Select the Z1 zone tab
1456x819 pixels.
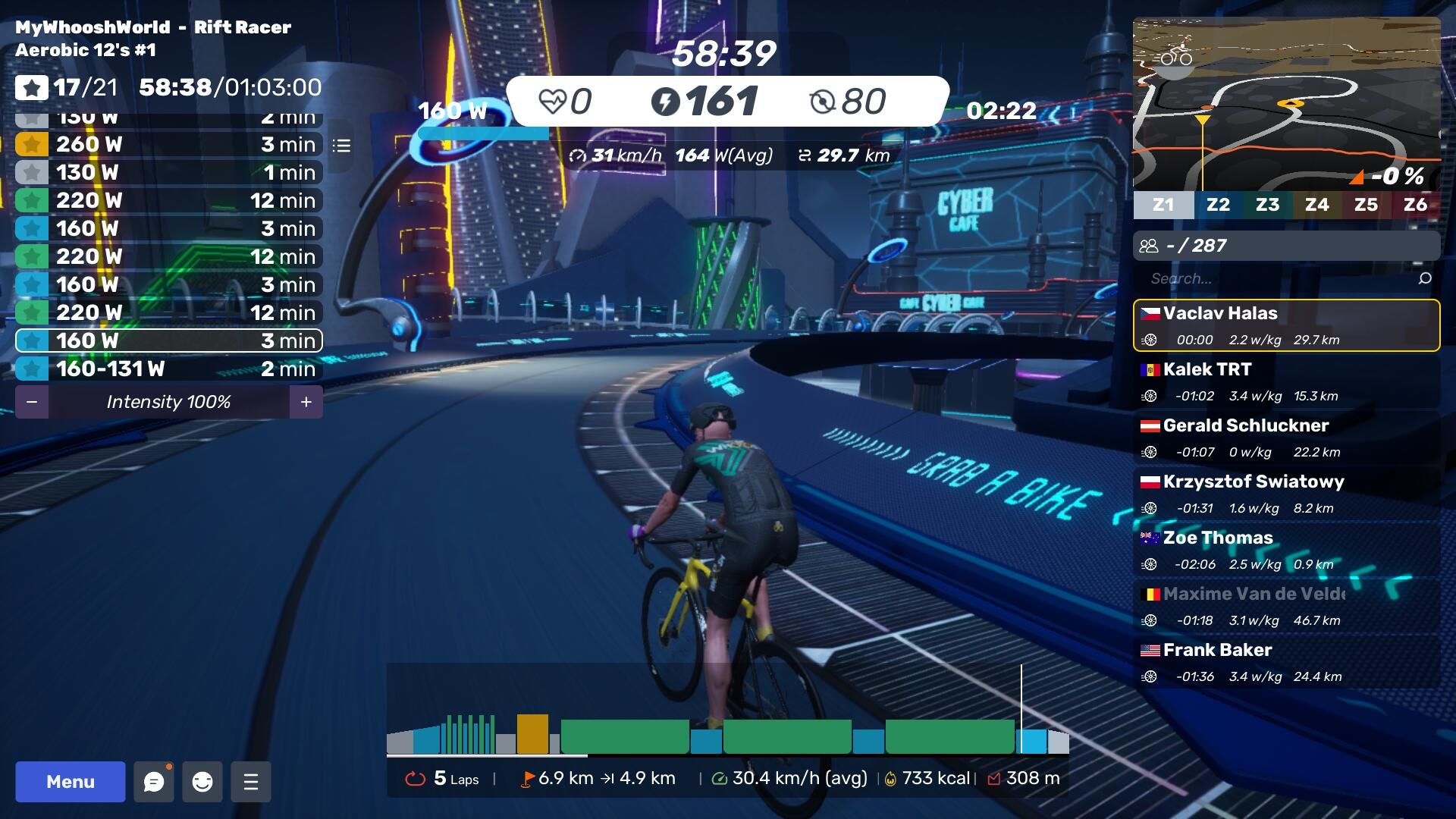pyautogui.click(x=1163, y=205)
